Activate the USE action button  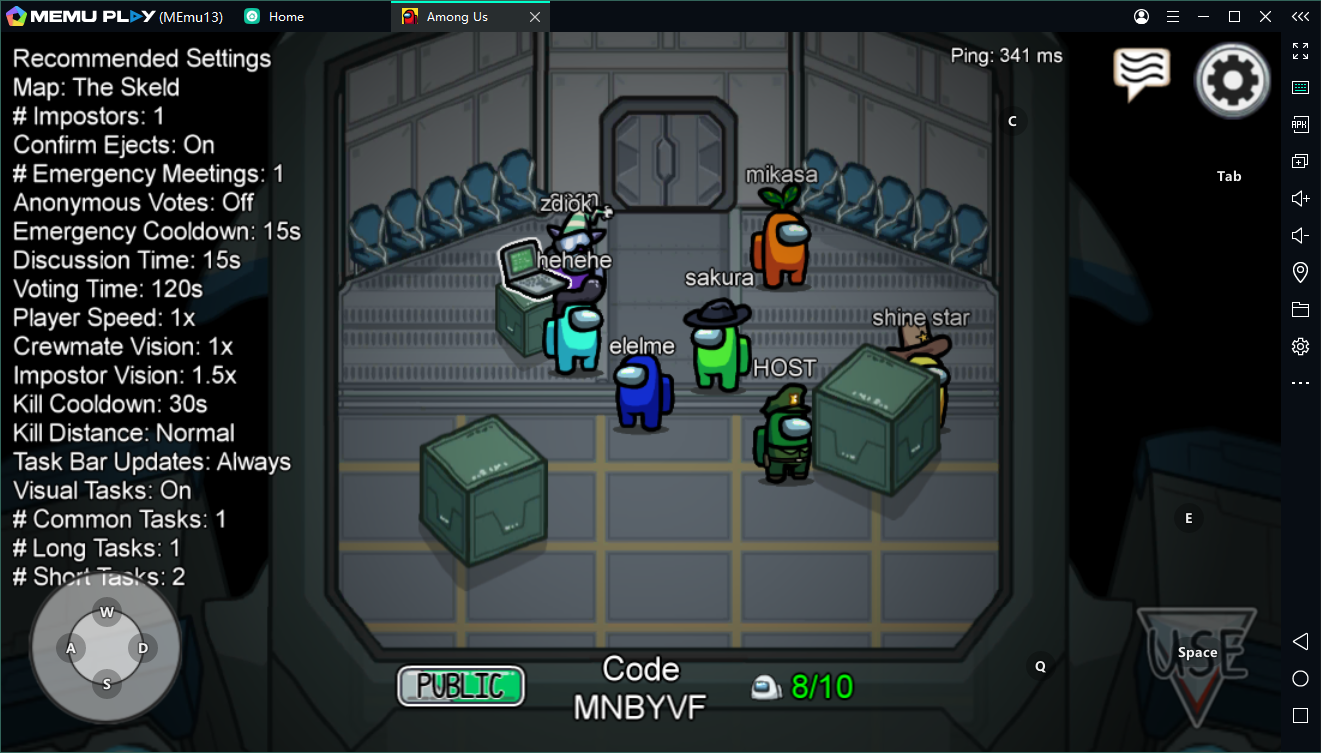click(x=1196, y=664)
